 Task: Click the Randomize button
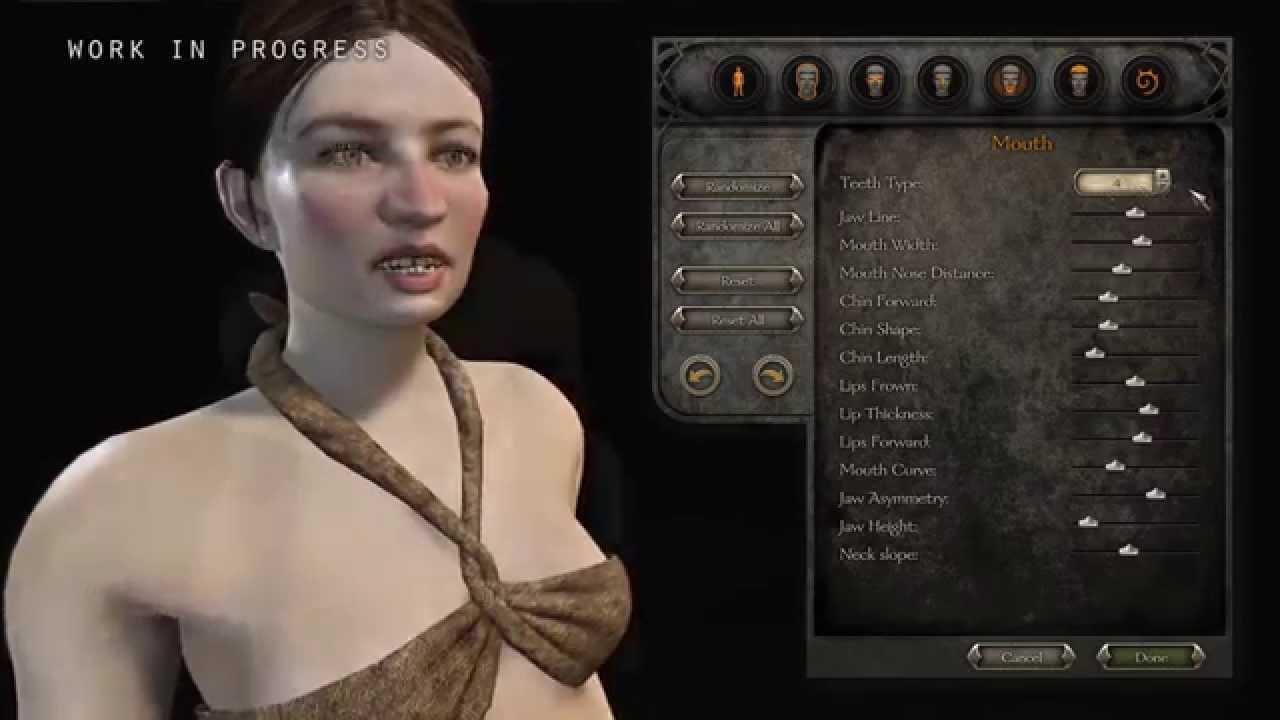click(737, 186)
